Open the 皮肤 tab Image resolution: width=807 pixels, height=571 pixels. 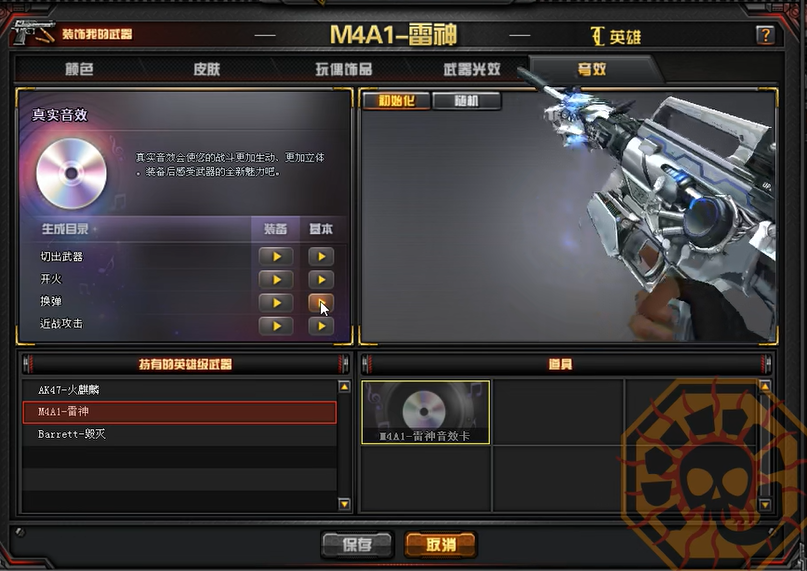(x=207, y=69)
